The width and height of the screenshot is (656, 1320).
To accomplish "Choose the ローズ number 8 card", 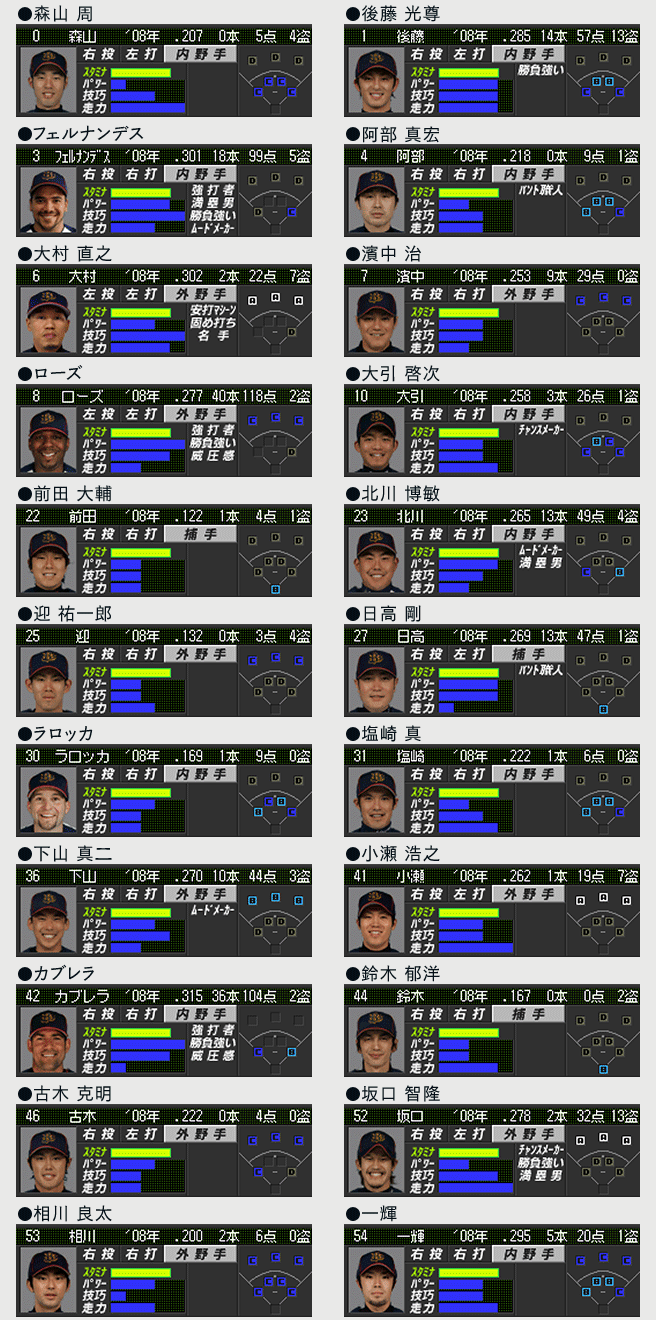I will click(x=164, y=431).
